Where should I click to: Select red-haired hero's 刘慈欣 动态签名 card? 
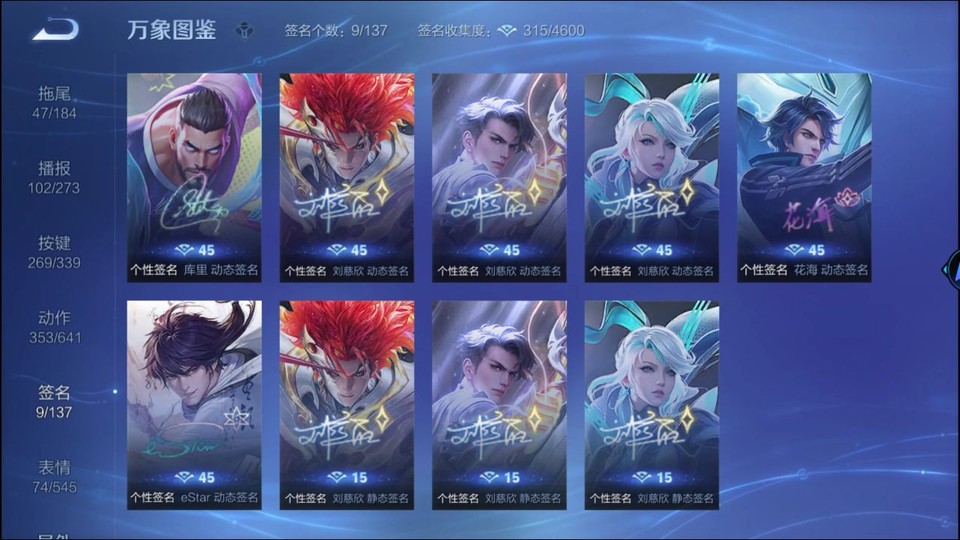347,176
